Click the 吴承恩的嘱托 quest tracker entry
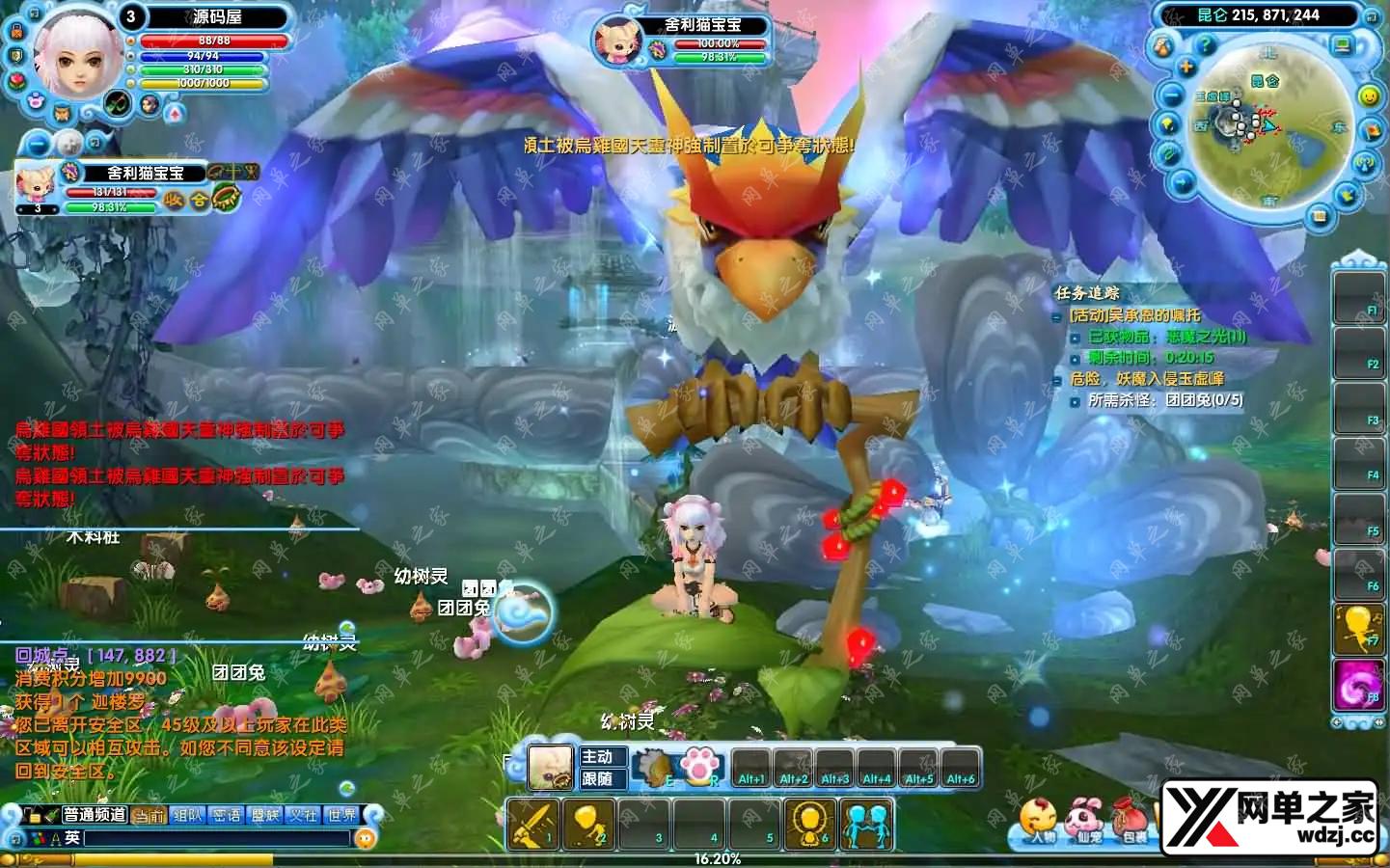The height and width of the screenshot is (868, 1390). coord(1136,315)
